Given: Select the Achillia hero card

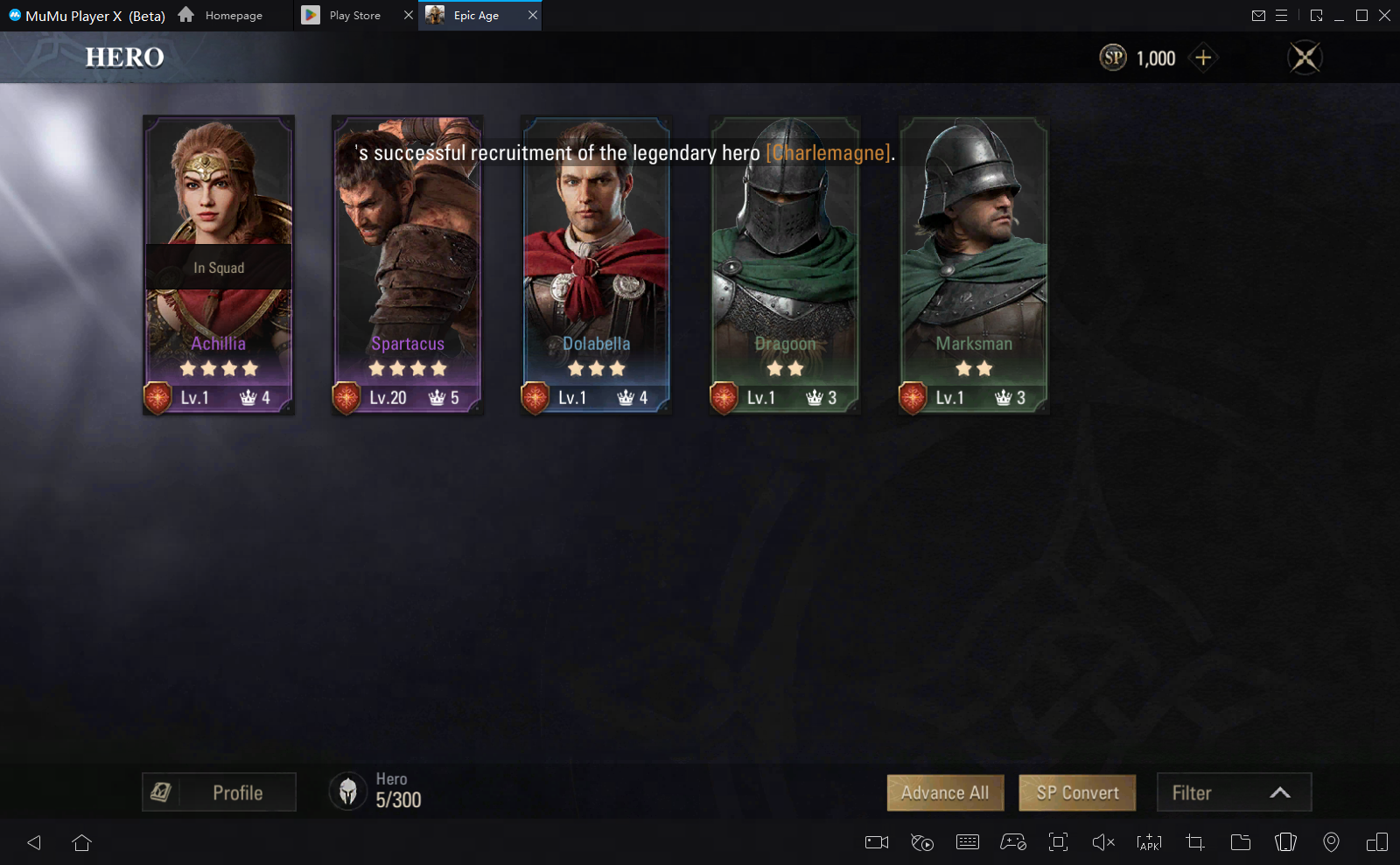Looking at the screenshot, I should 218,264.
